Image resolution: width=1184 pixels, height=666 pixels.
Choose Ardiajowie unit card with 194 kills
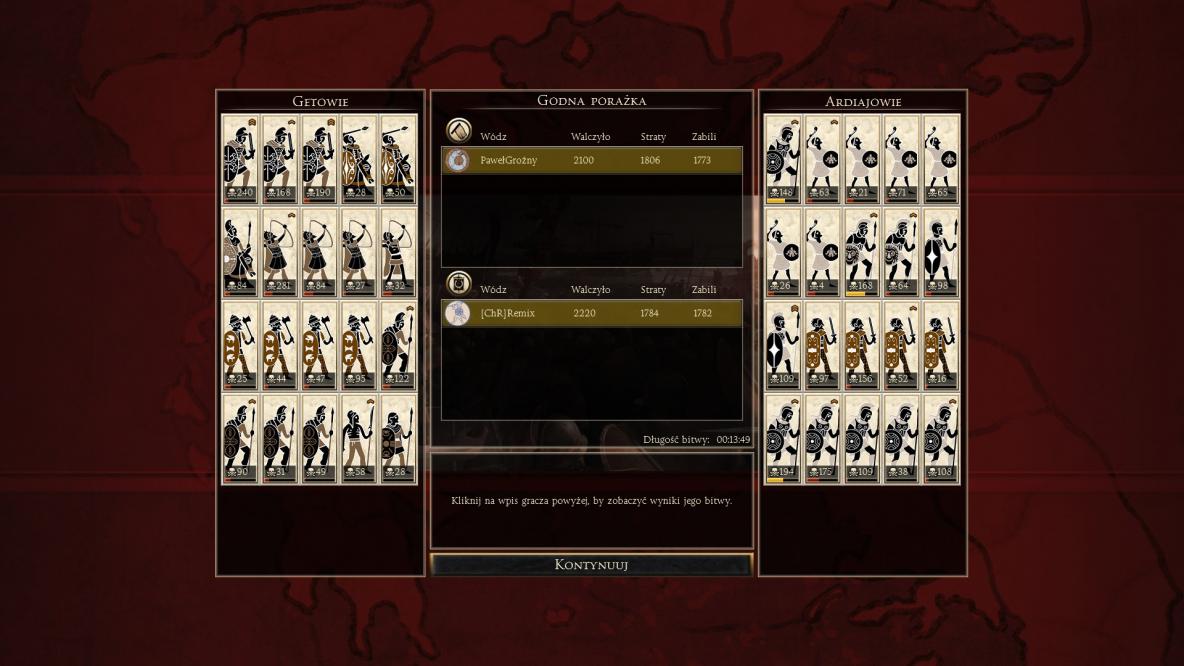coord(783,439)
